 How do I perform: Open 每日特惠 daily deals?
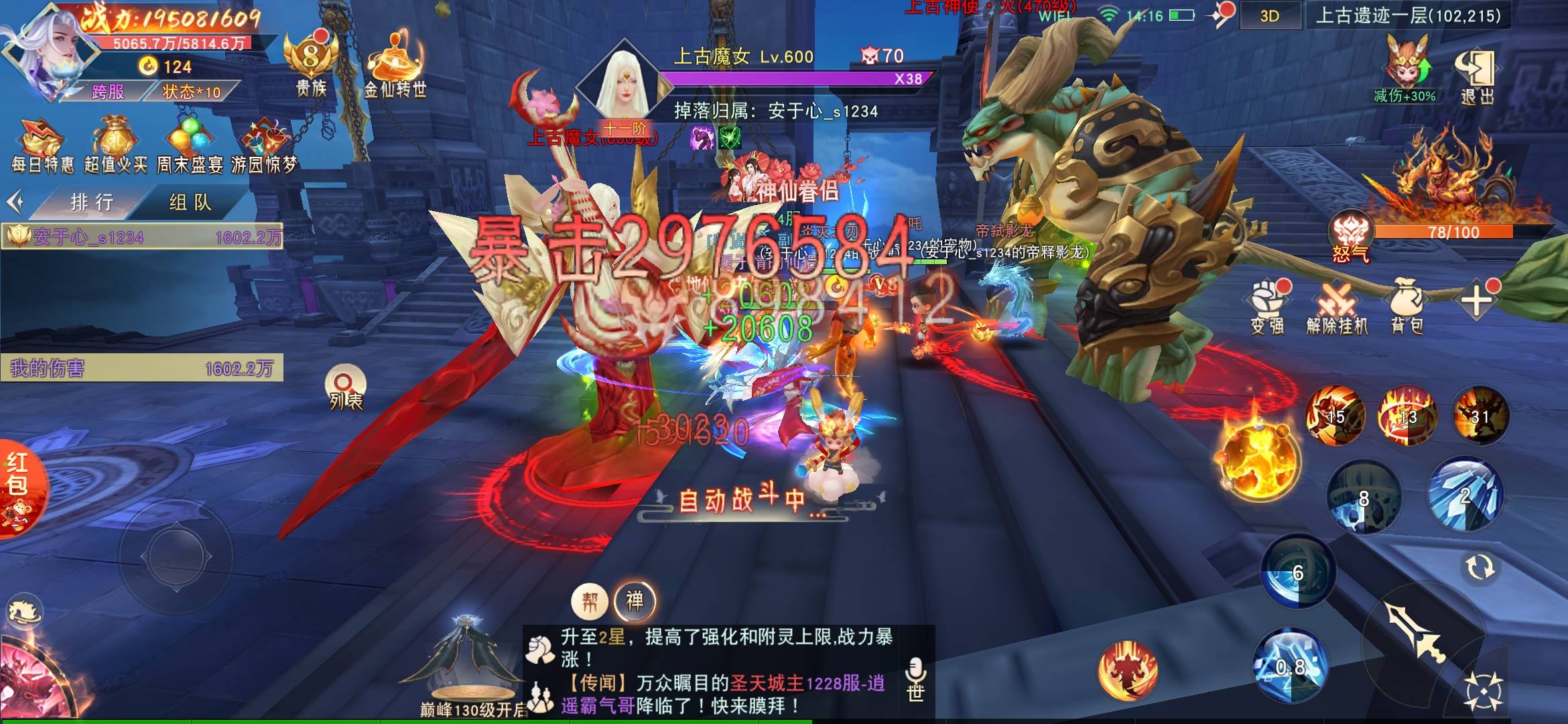[42, 146]
